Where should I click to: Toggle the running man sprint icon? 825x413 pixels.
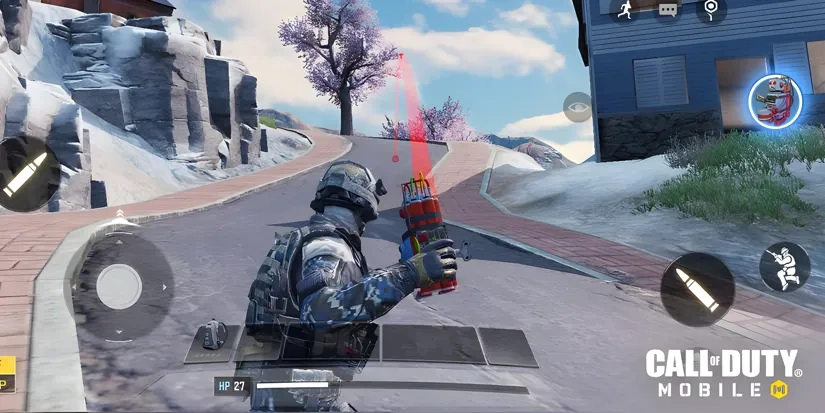626,10
